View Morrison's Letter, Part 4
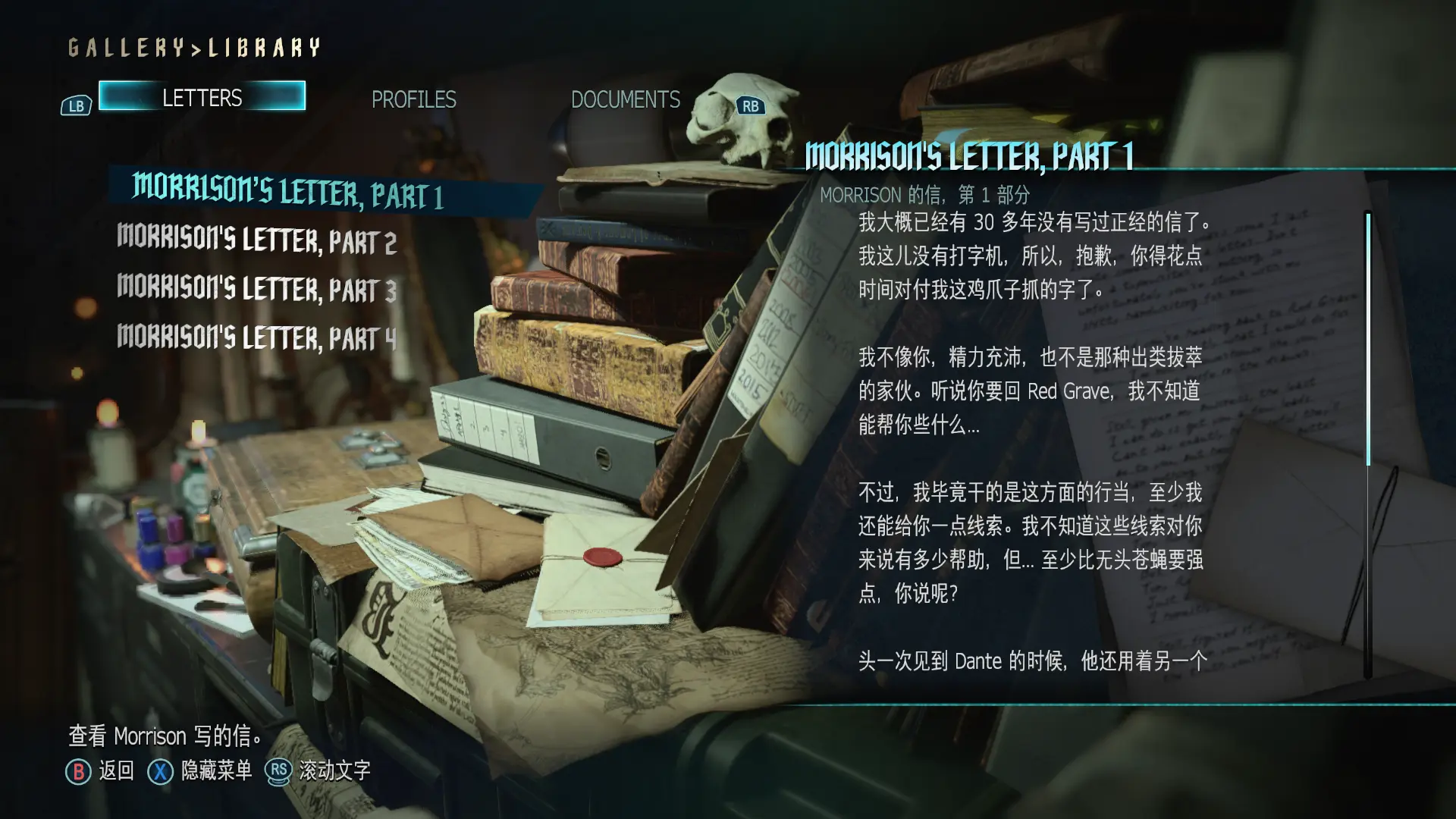 tap(256, 337)
